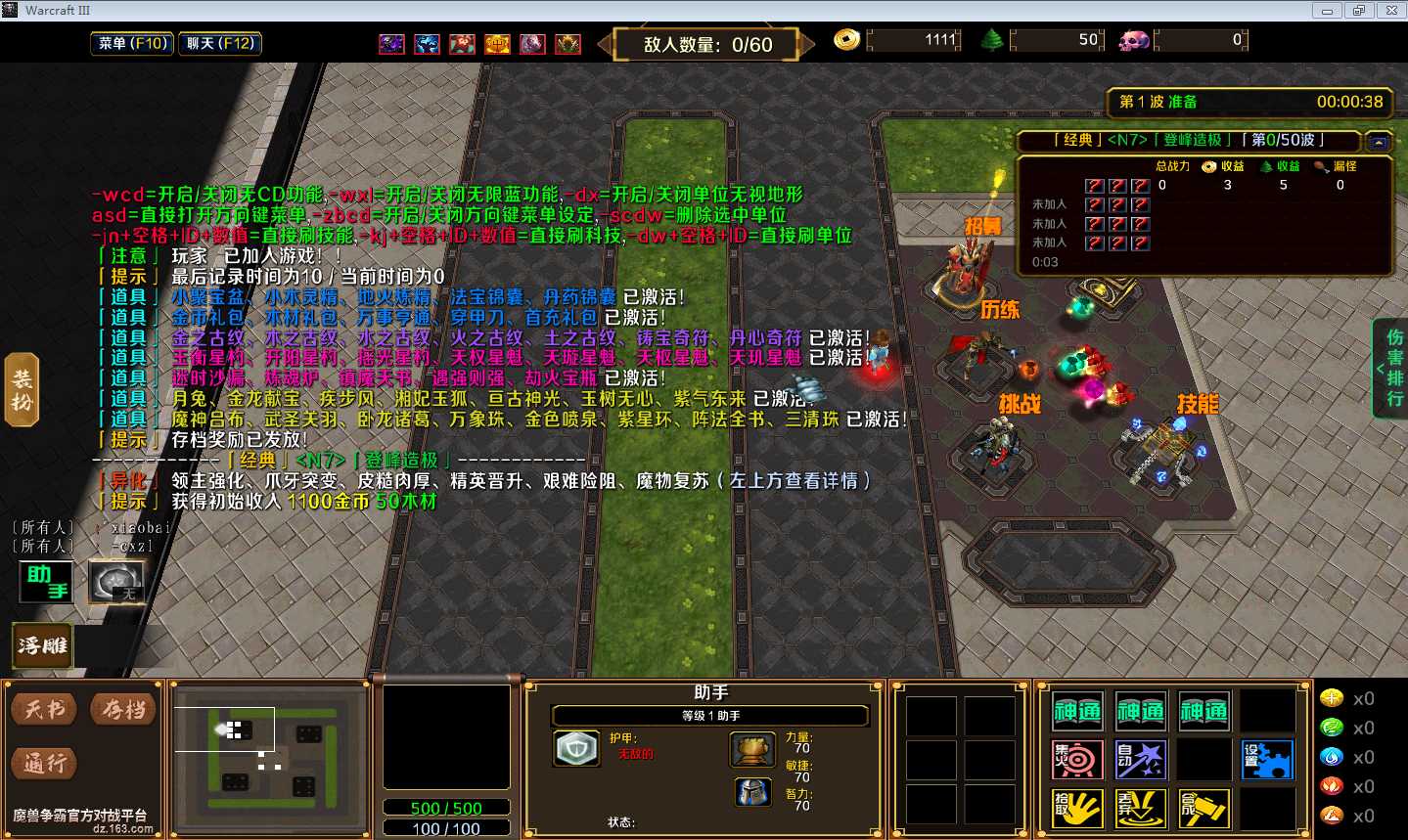Image resolution: width=1408 pixels, height=840 pixels.
Task: Click the gray star emblem icon labeled 无
Action: point(115,581)
